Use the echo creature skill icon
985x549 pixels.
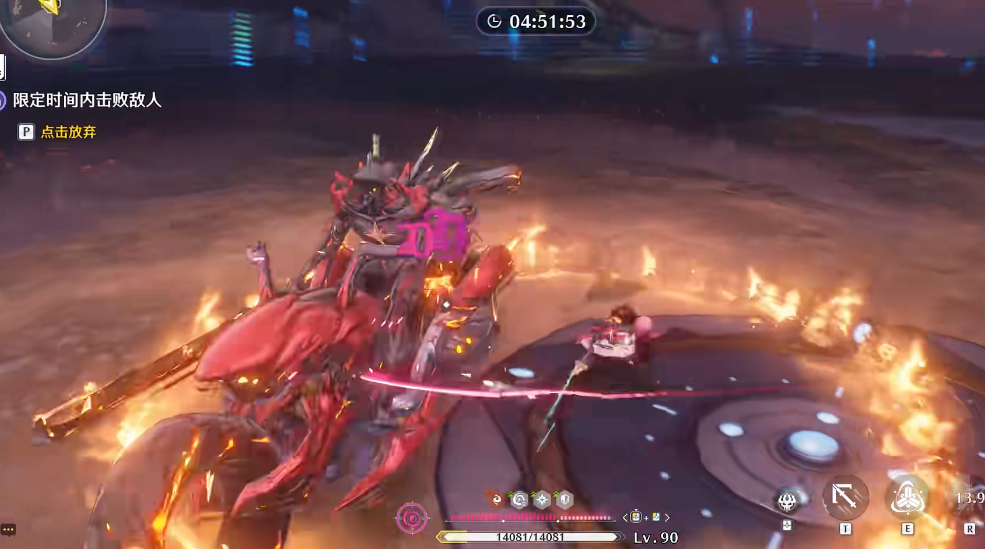click(x=787, y=499)
